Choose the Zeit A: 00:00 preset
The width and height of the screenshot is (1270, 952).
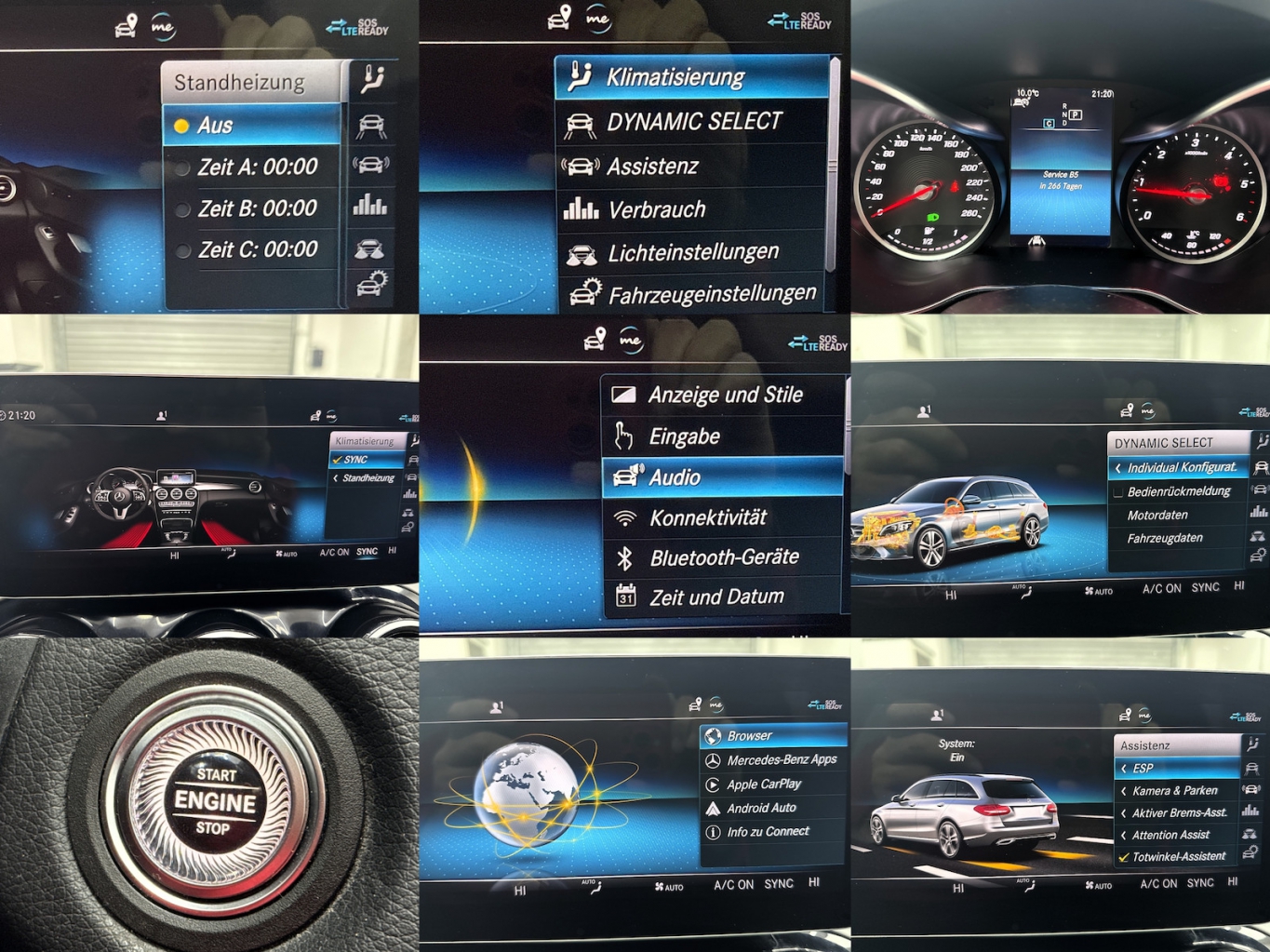[x=257, y=168]
